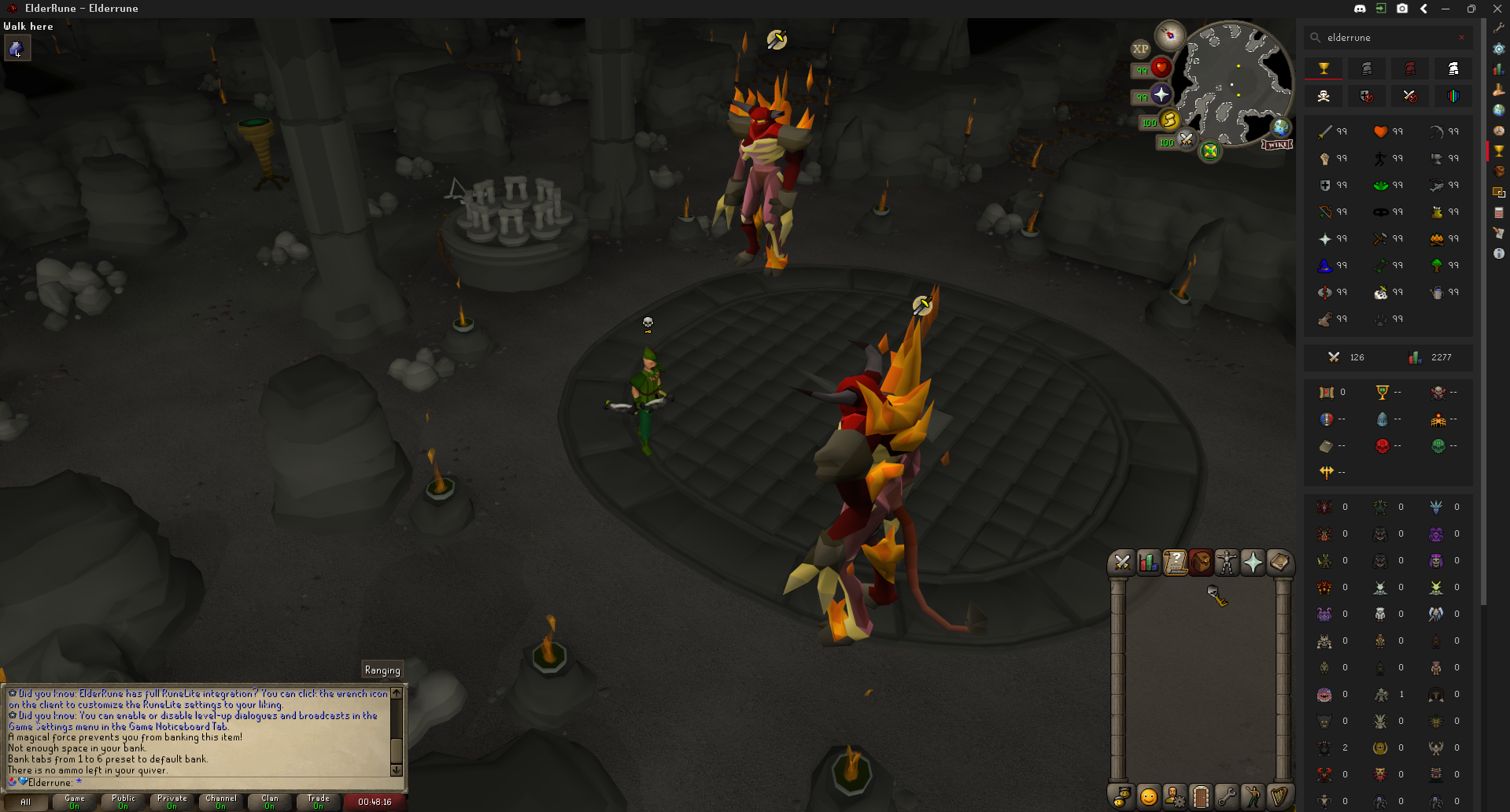Click the Wiki banner beside the minimap
1510x812 pixels.
[x=1278, y=144]
